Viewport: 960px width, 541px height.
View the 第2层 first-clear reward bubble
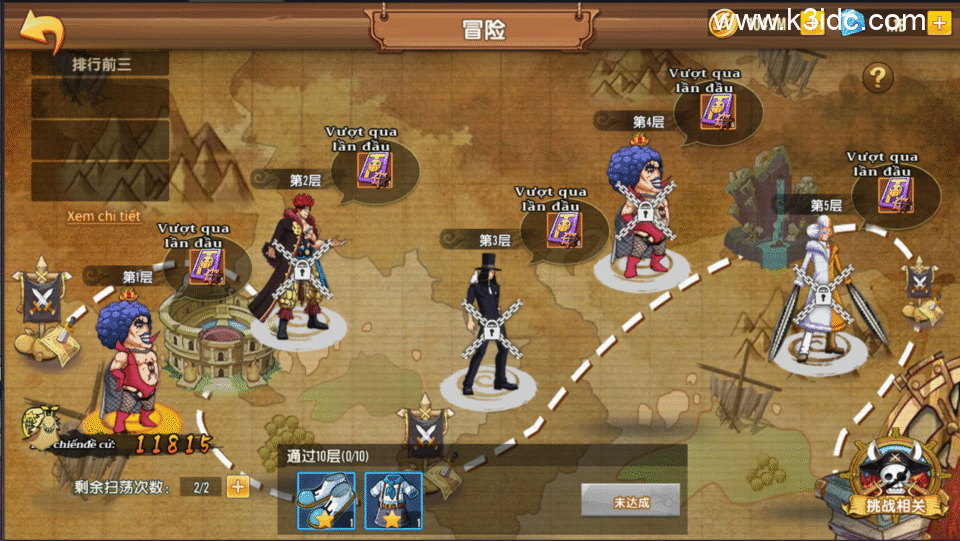click(x=373, y=168)
